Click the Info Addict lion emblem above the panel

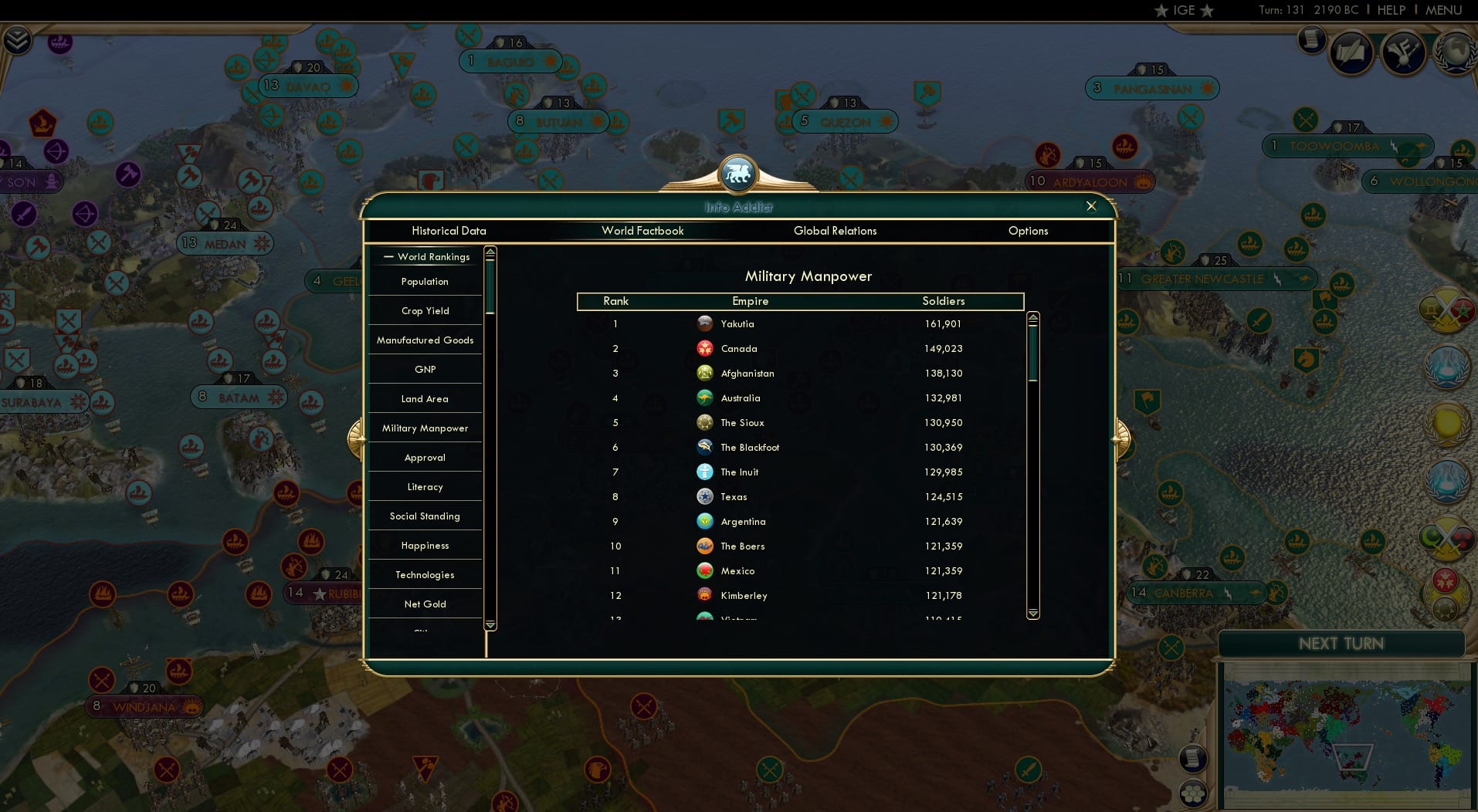(738, 174)
